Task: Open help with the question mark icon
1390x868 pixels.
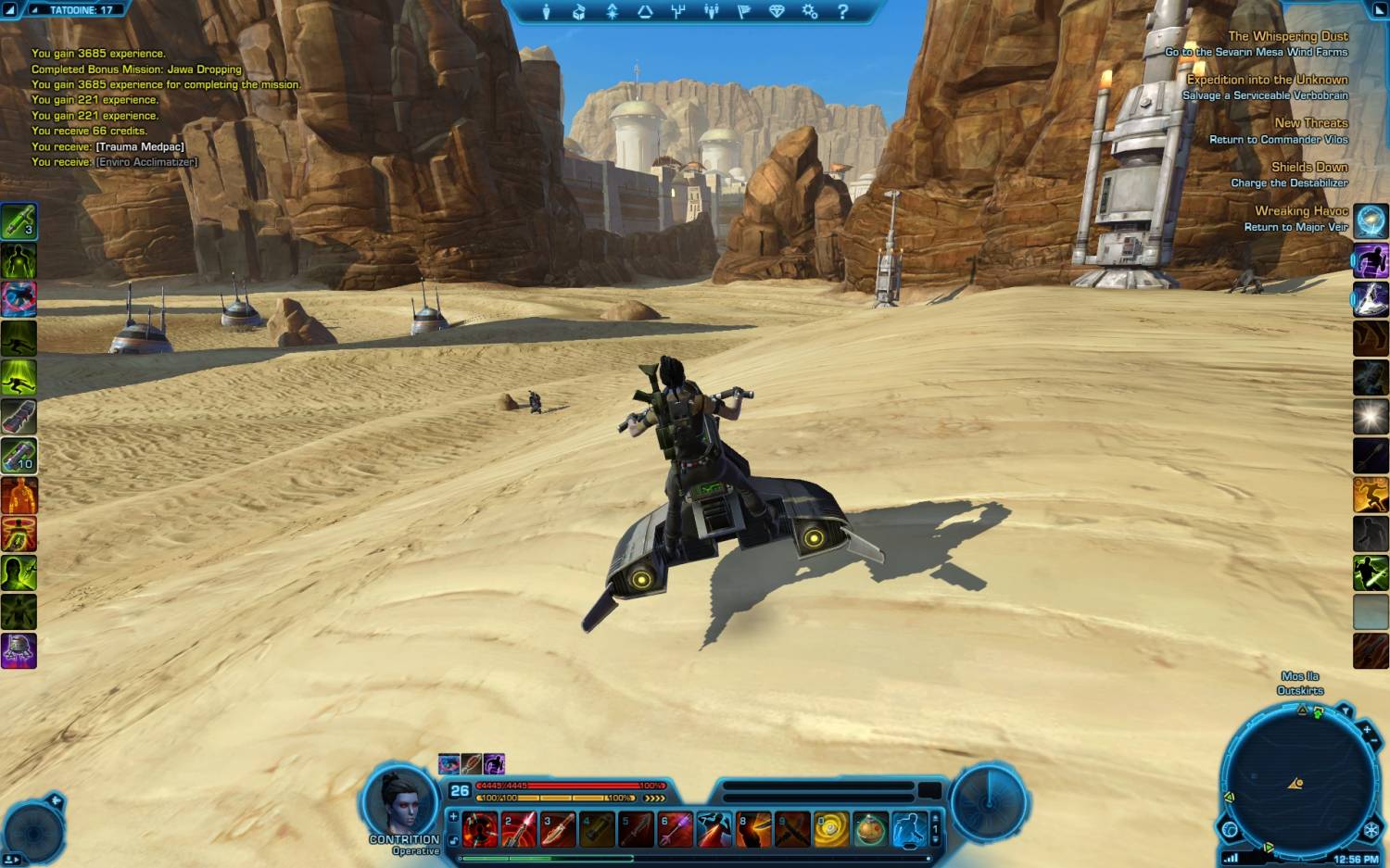Action: pyautogui.click(x=842, y=12)
